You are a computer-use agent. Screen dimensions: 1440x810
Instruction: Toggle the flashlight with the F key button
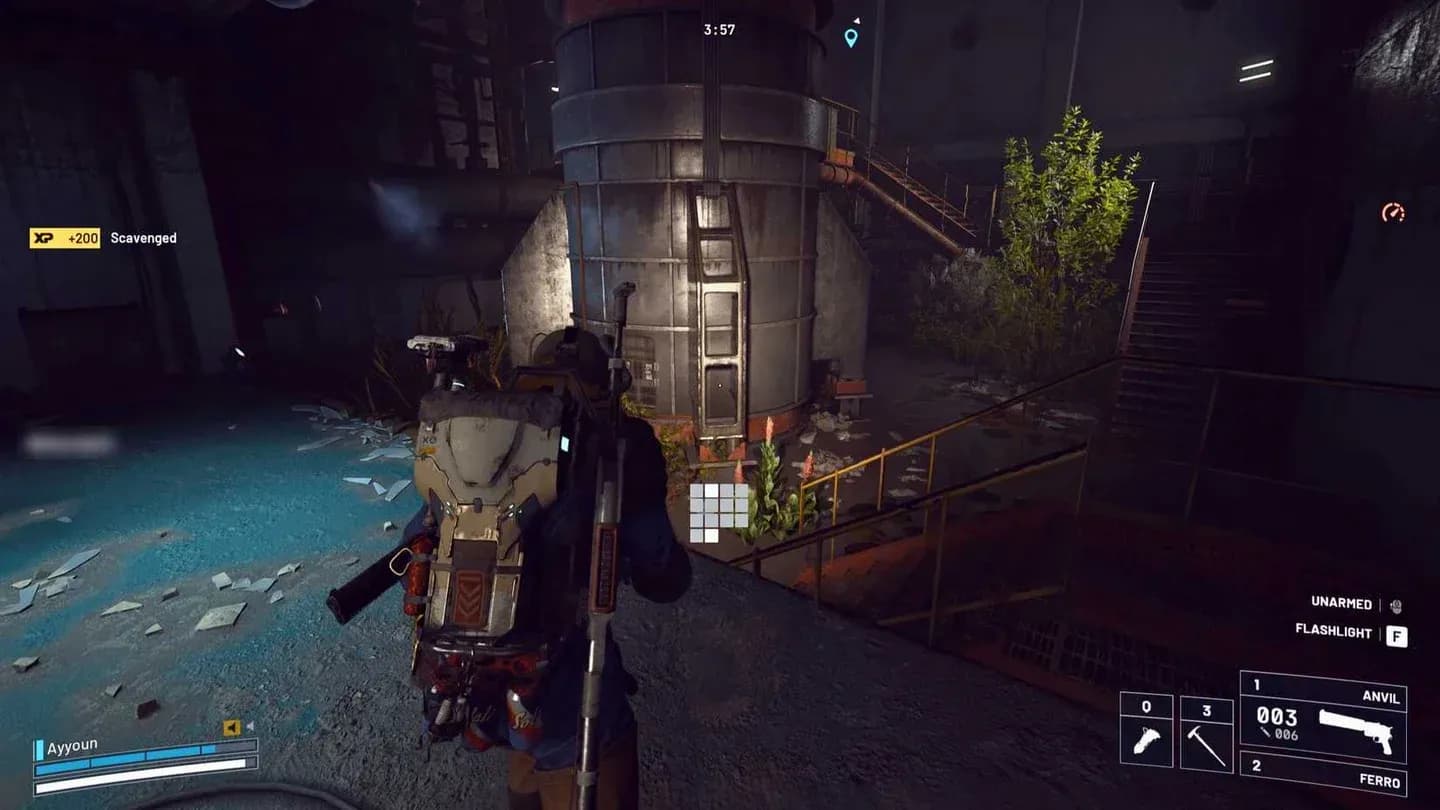1397,636
